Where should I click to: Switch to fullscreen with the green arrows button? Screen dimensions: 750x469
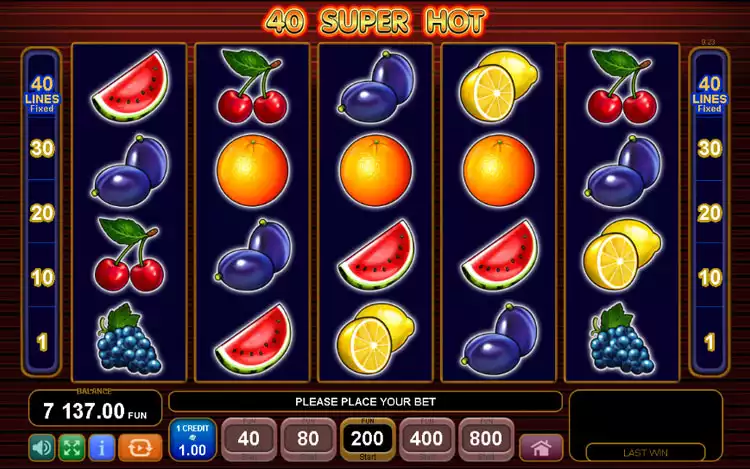tap(71, 447)
